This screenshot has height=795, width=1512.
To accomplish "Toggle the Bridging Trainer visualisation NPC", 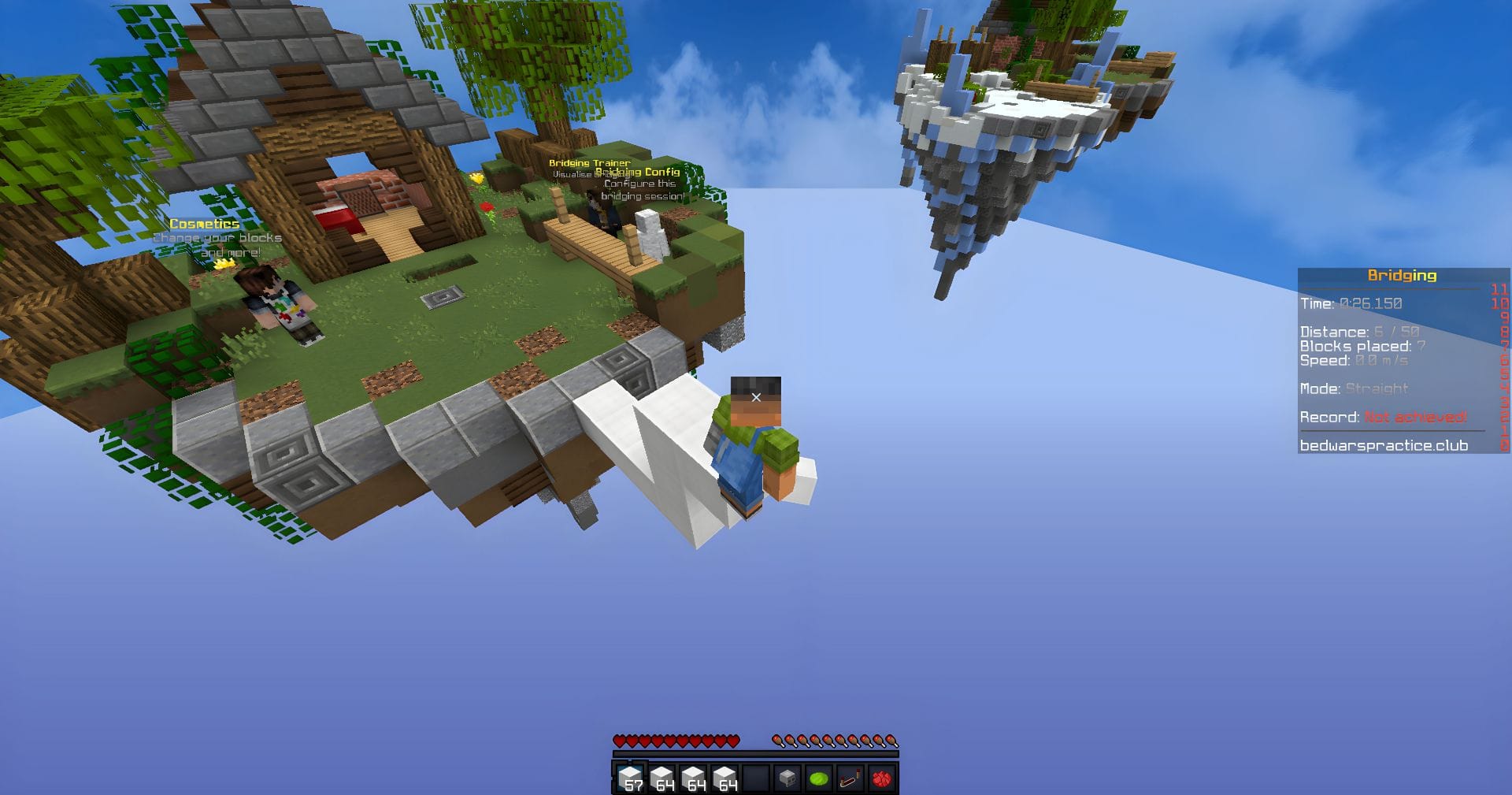I will click(x=590, y=163).
